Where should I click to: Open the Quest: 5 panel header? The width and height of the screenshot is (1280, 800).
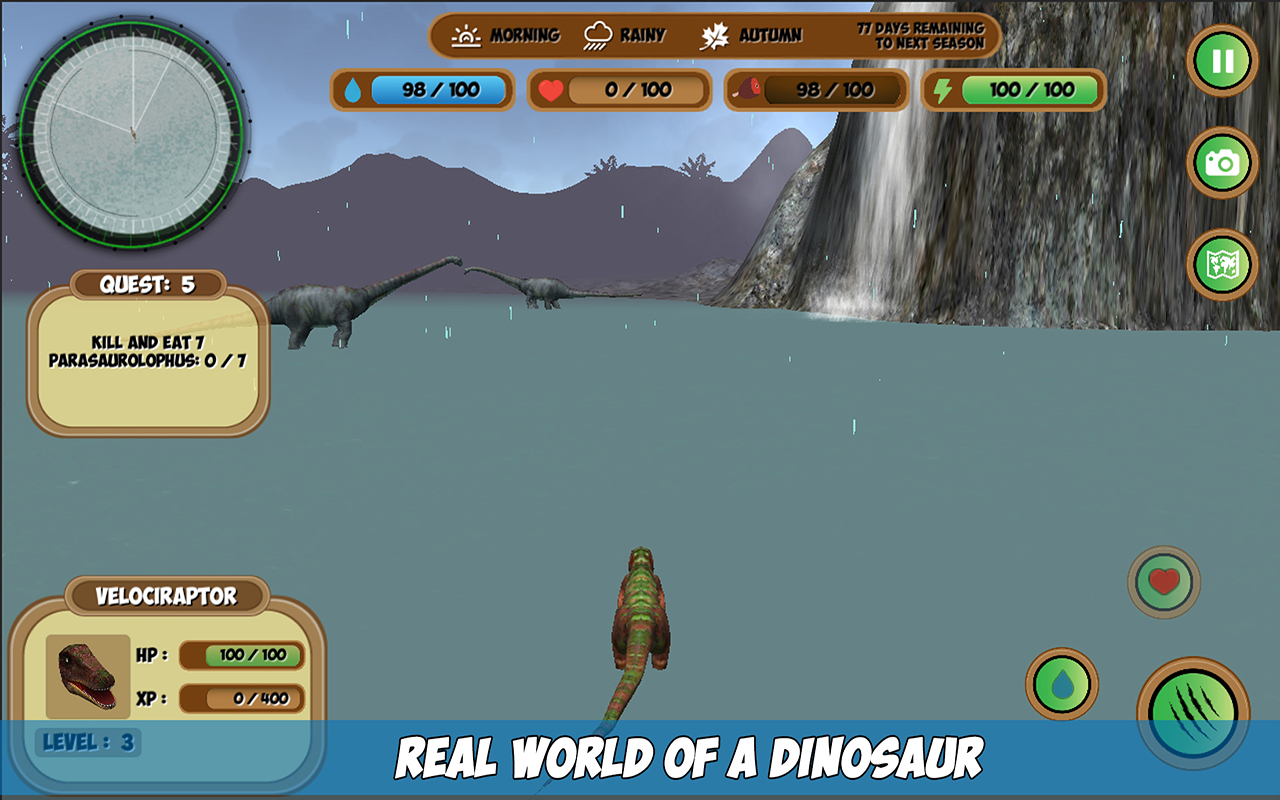pos(146,283)
